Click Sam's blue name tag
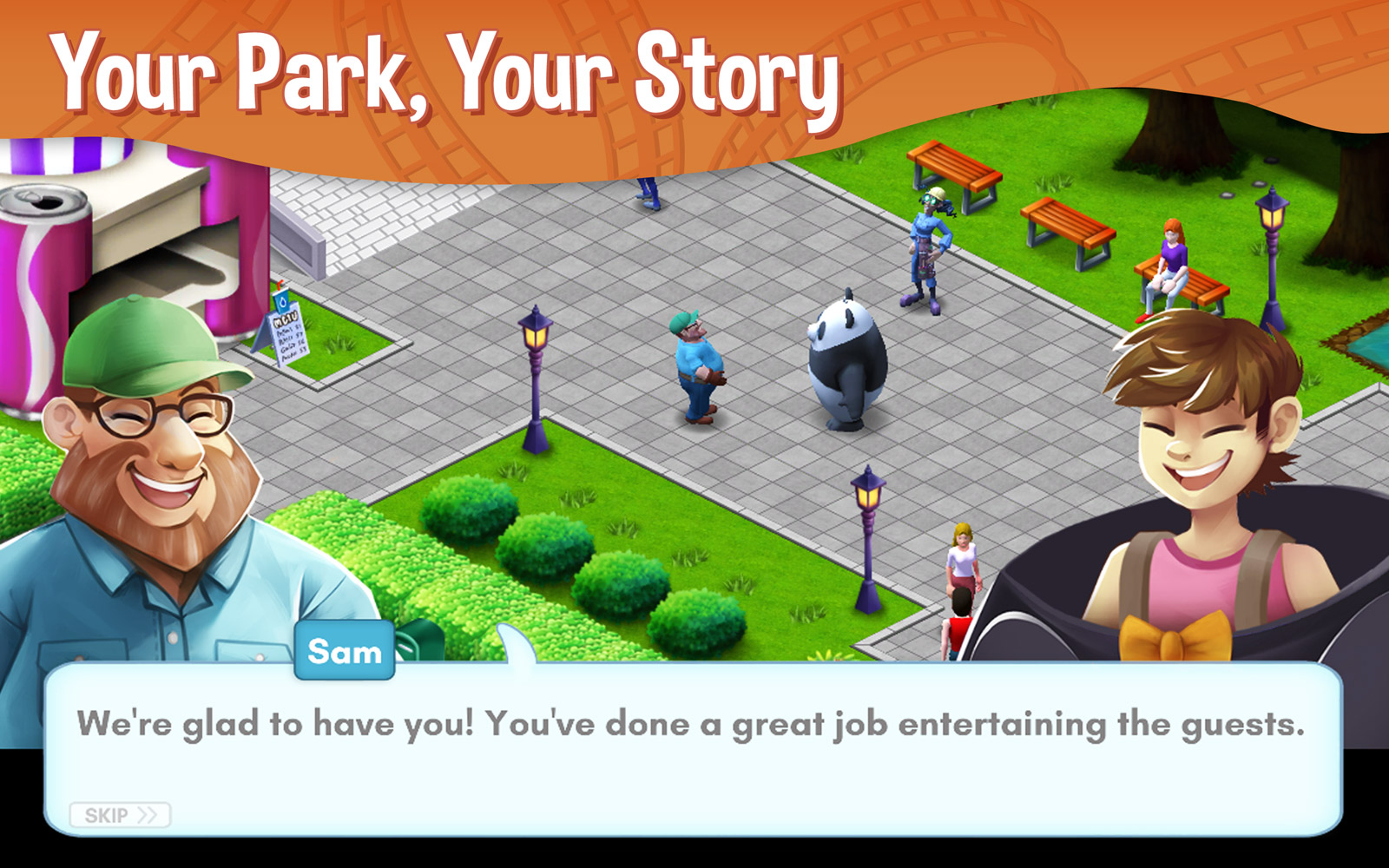The image size is (1389, 868). pyautogui.click(x=346, y=653)
